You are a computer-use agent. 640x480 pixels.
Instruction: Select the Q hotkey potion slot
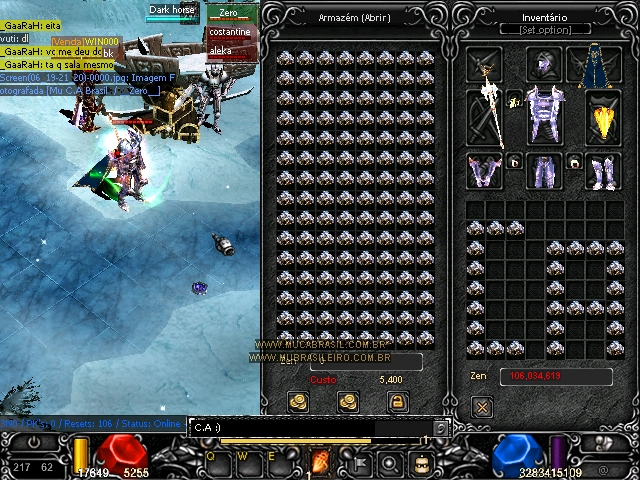[x=213, y=462]
